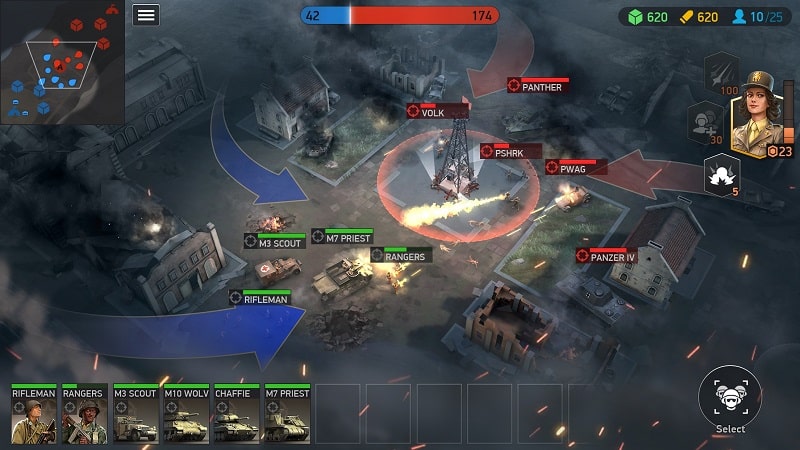This screenshot has height=450, width=800.
Task: Choose the M3 Scout unit card
Action: pos(135,414)
